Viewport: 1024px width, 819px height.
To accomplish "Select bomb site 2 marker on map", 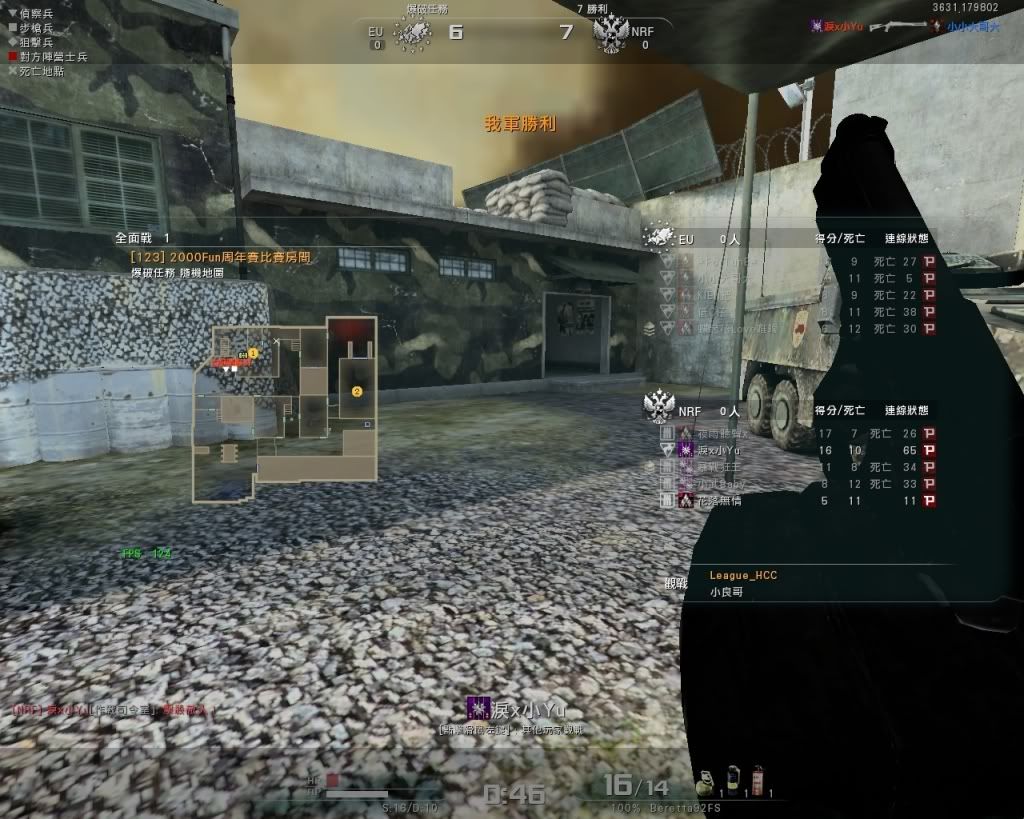I will click(x=357, y=392).
